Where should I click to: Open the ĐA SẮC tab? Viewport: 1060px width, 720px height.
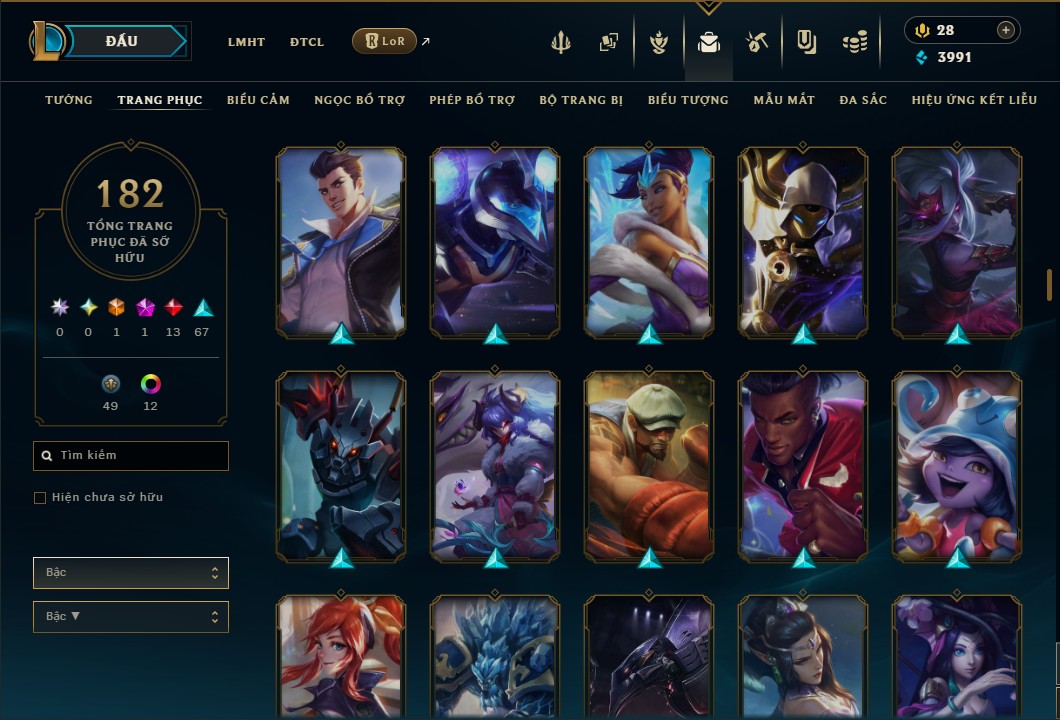(x=863, y=100)
